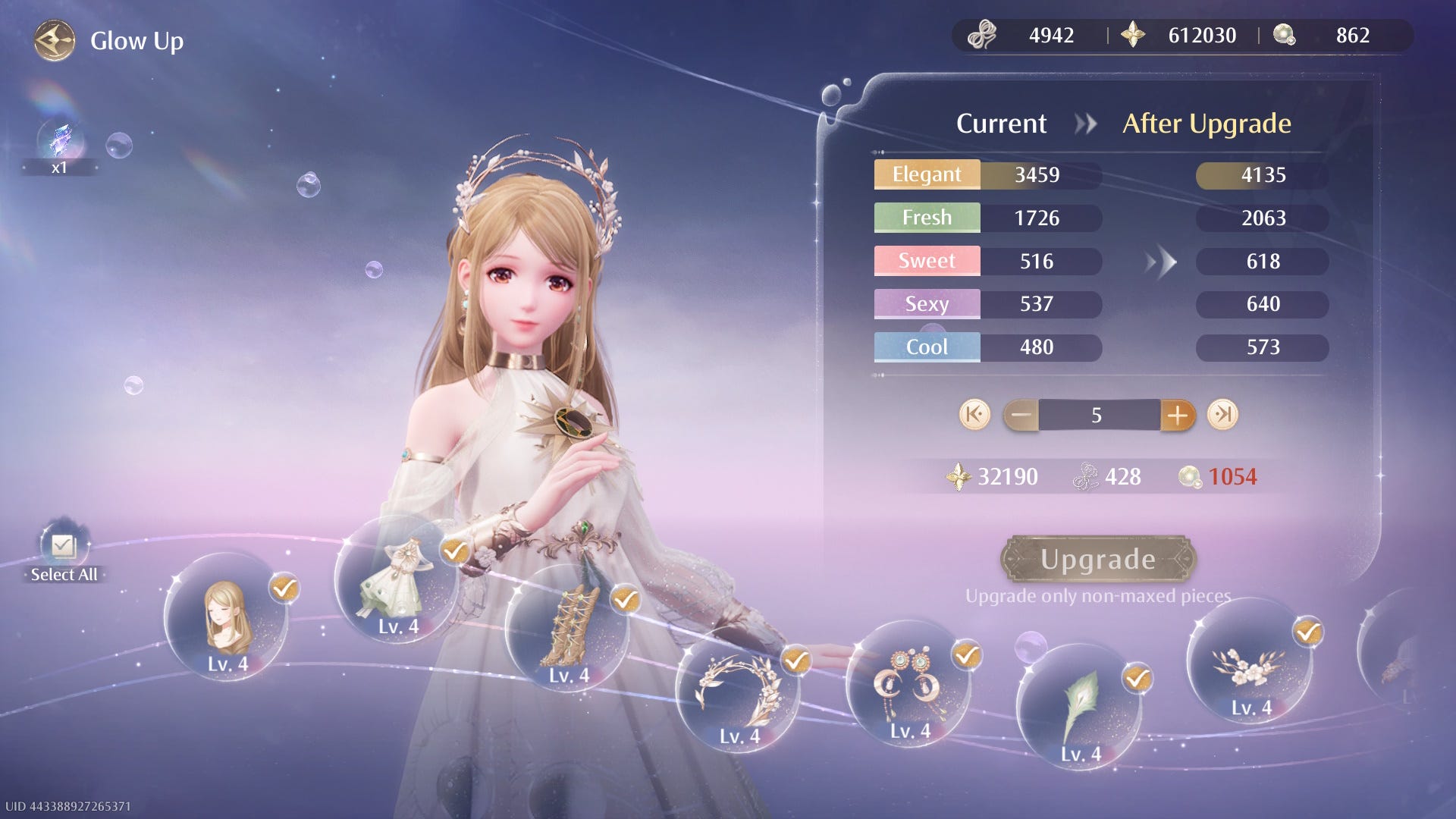Select the moon earrings piece bubble
This screenshot has height=819, width=1456.
[908, 683]
